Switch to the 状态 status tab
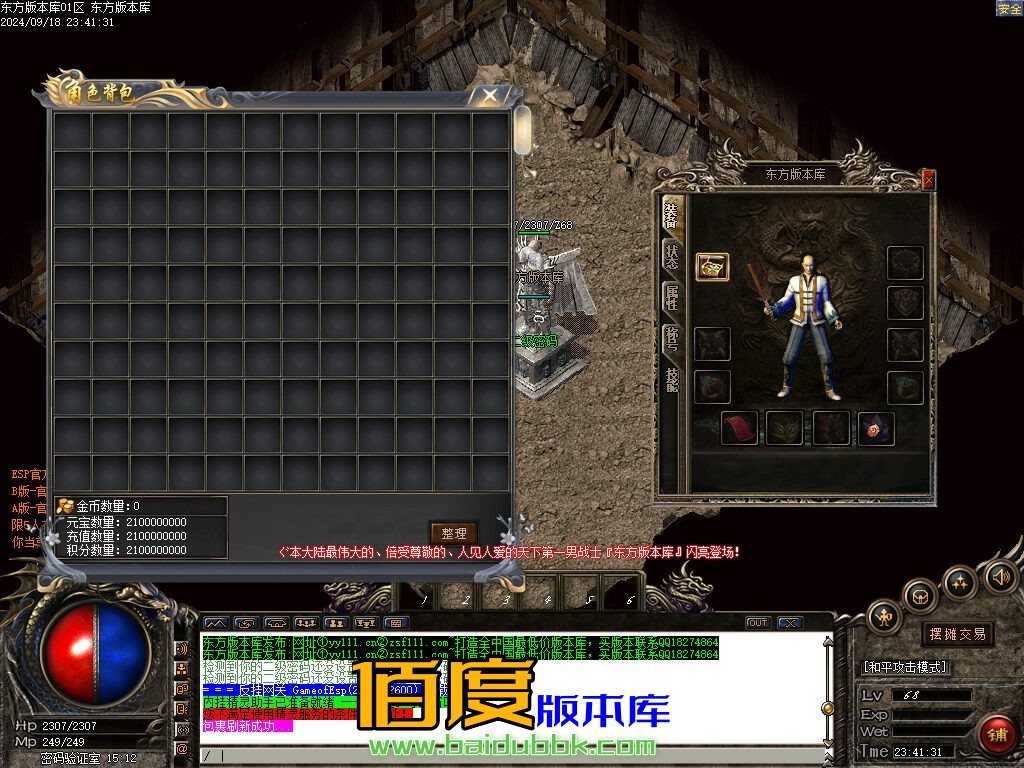This screenshot has width=1024, height=768. point(672,255)
